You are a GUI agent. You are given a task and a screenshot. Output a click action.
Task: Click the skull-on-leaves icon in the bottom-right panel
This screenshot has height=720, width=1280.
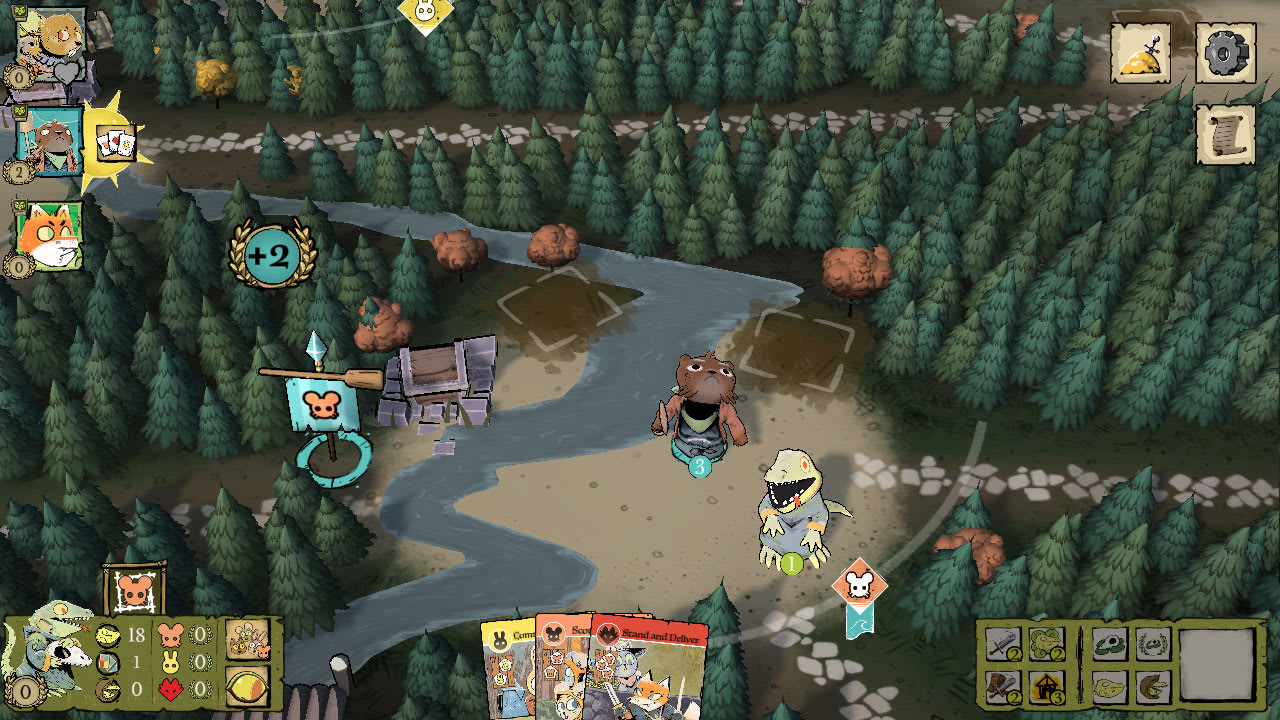(1108, 643)
